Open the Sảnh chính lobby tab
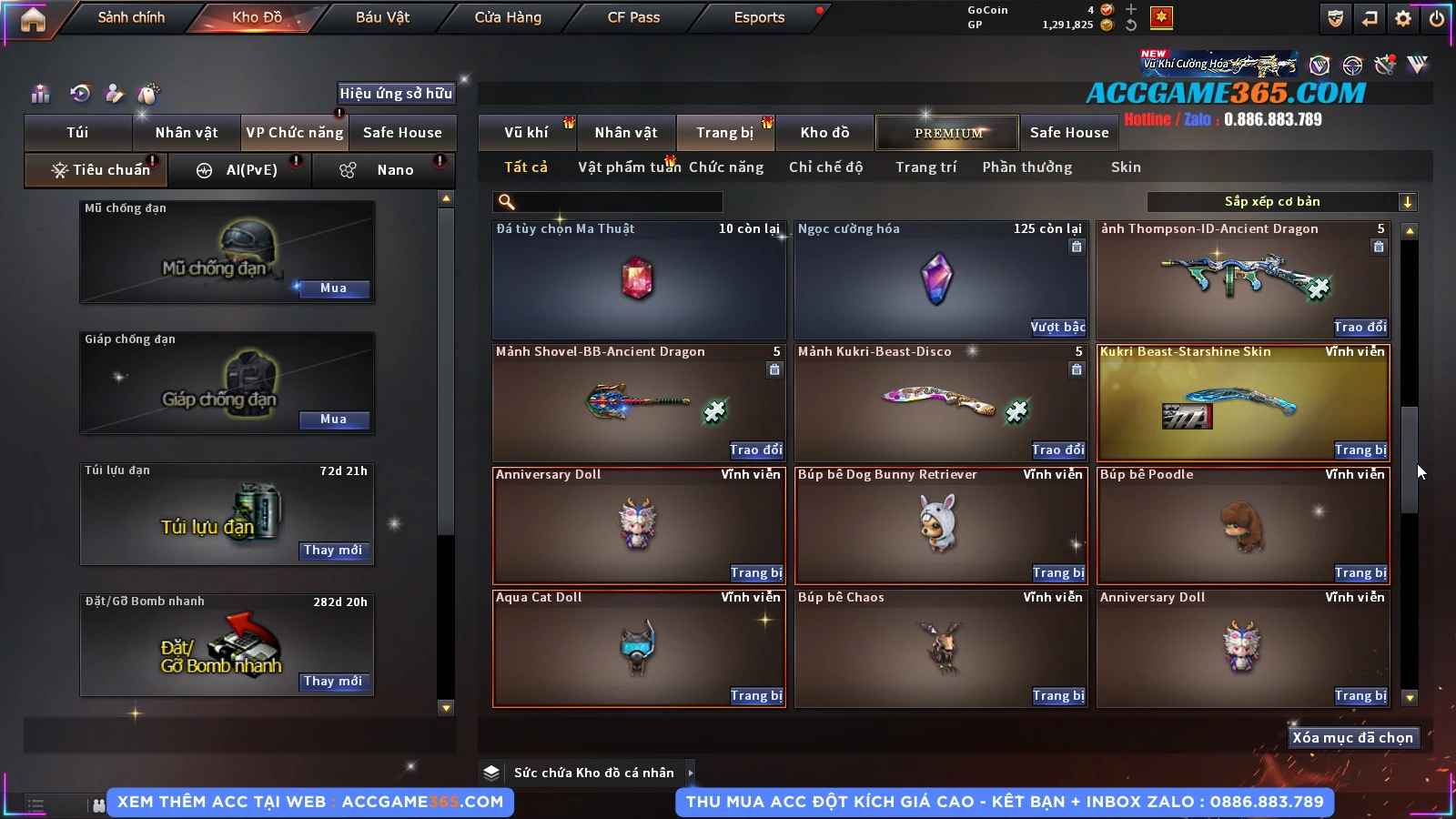This screenshot has height=819, width=1456. (x=131, y=17)
